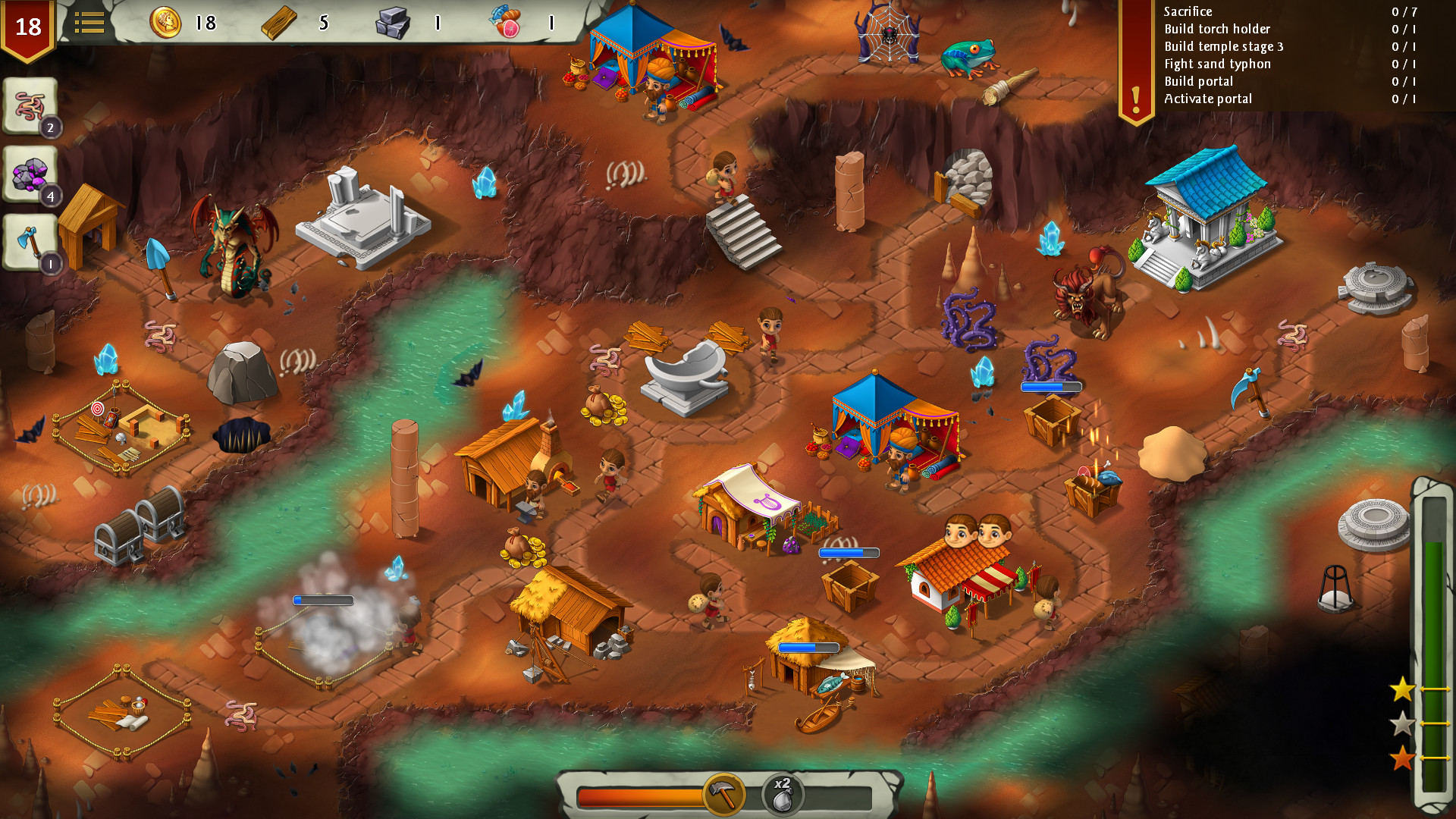
Task: Click the level 18 banner badge
Action: click(x=27, y=25)
